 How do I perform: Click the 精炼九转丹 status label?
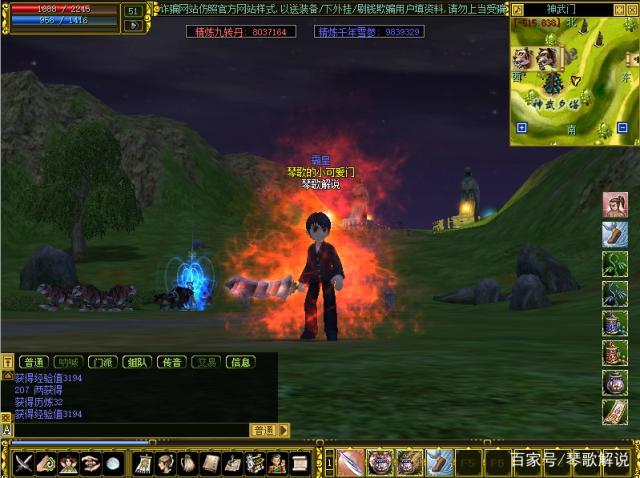pos(240,32)
